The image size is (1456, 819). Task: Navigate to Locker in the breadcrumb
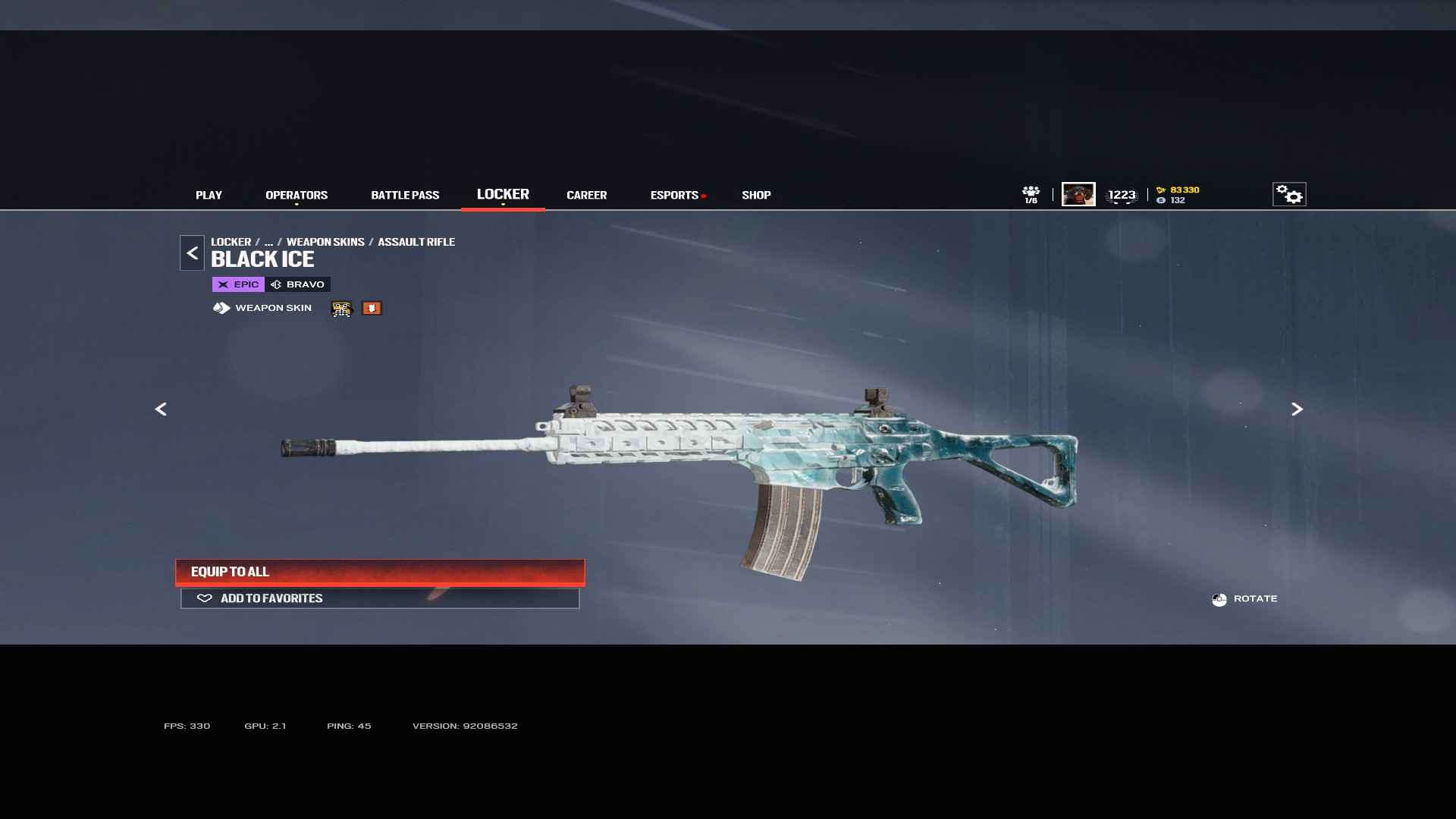231,242
